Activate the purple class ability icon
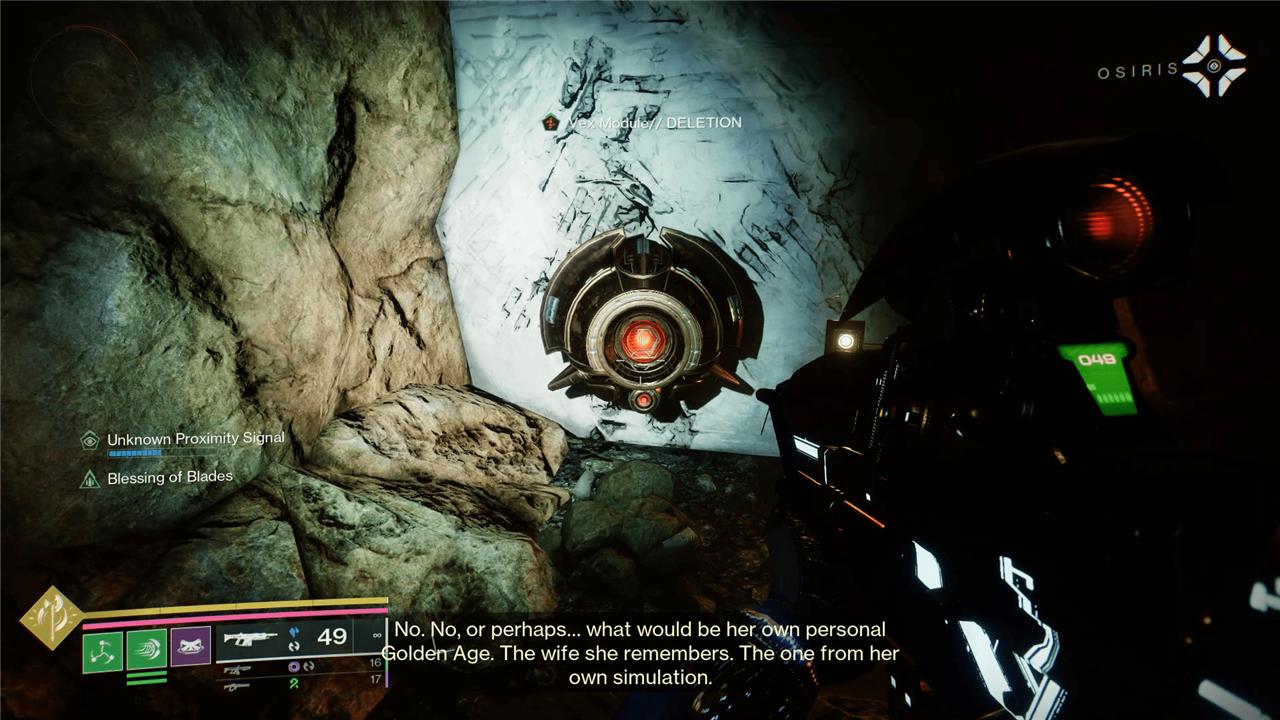This screenshot has height=720, width=1280. [x=190, y=647]
